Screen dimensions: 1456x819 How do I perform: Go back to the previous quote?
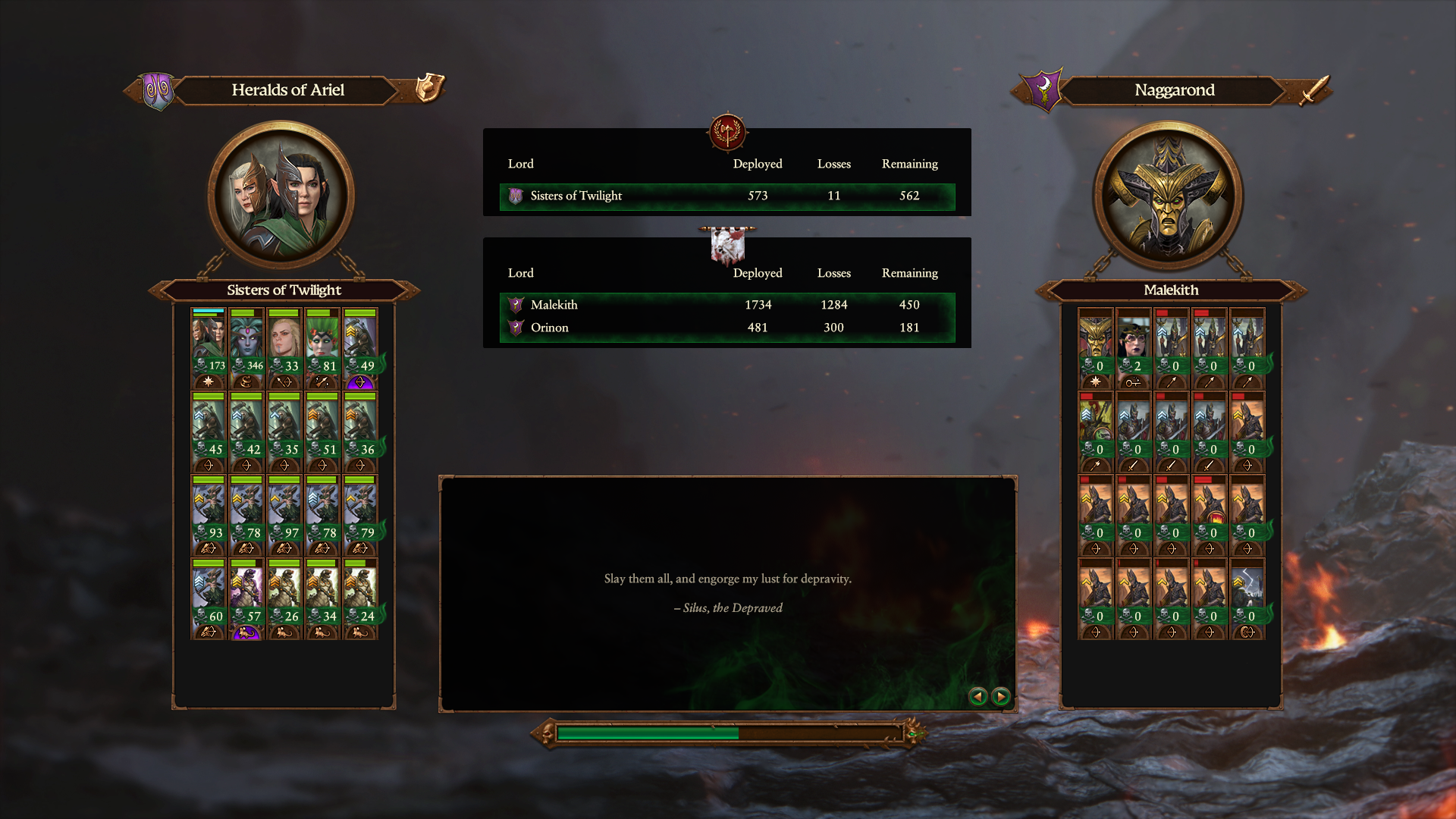click(x=978, y=696)
